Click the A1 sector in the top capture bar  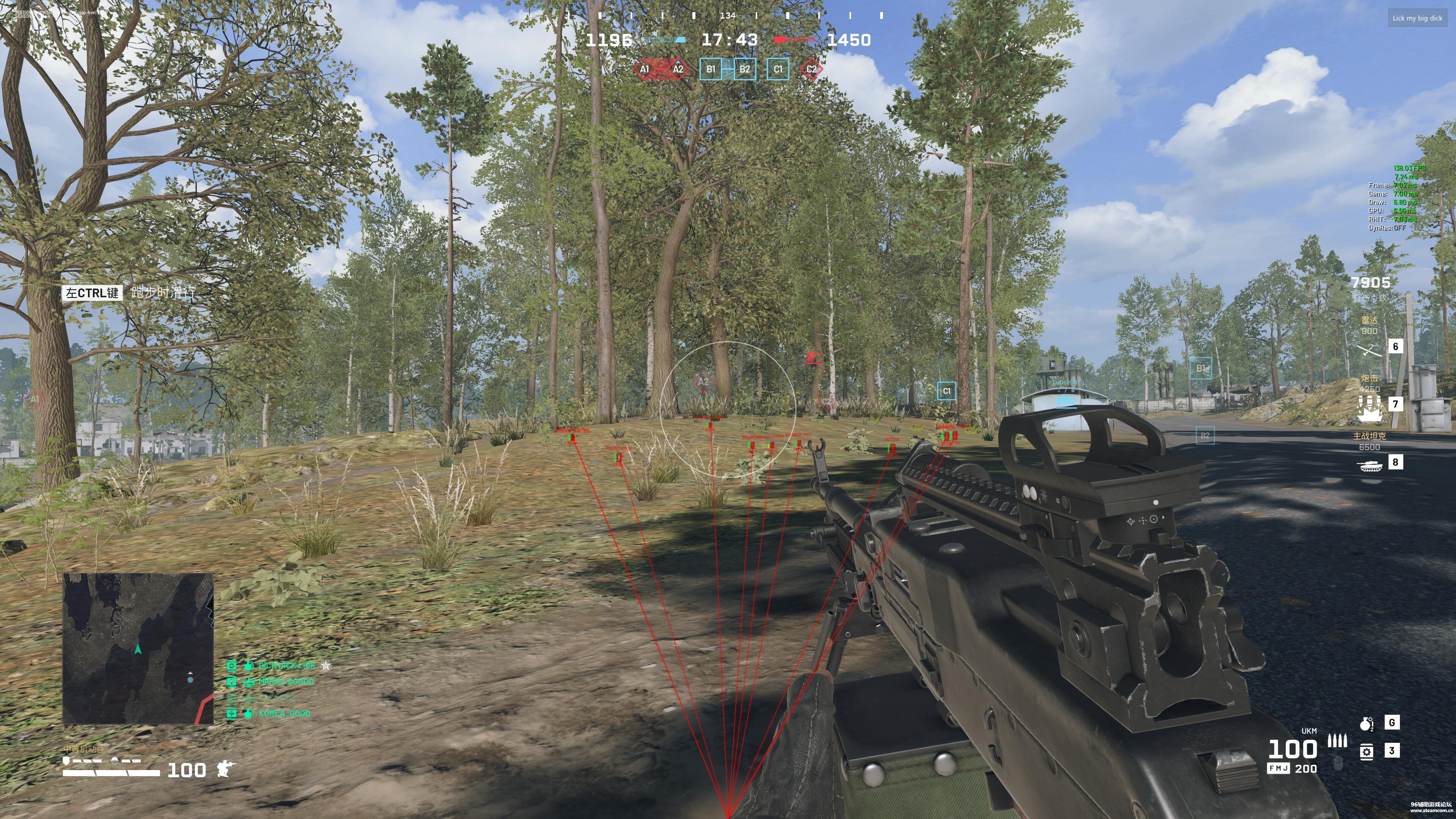click(644, 69)
